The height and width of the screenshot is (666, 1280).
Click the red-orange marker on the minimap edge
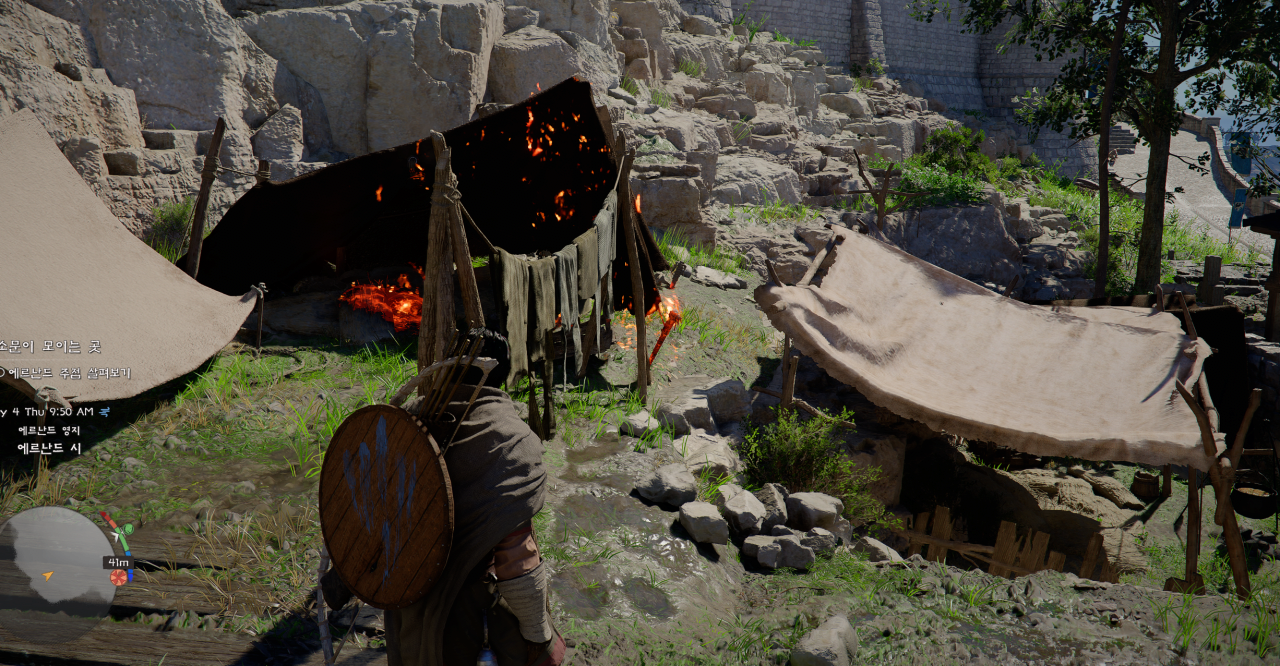tap(118, 577)
